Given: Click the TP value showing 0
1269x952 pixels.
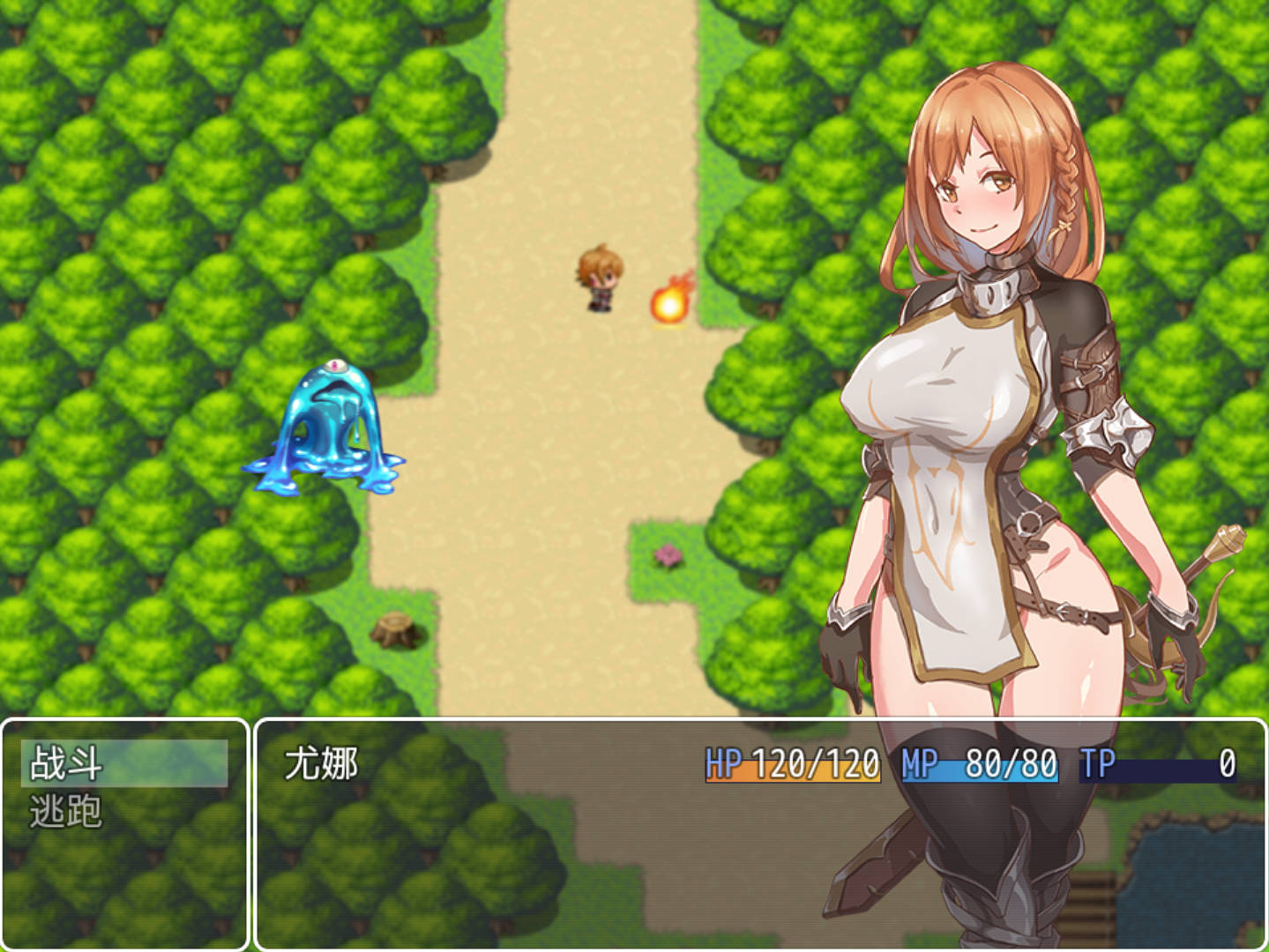Looking at the screenshot, I should (x=1226, y=764).
